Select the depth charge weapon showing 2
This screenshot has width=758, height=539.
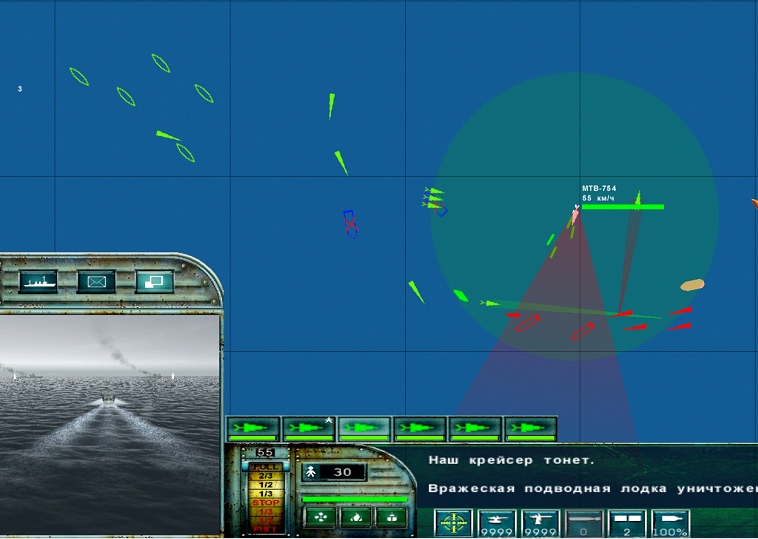point(627,524)
